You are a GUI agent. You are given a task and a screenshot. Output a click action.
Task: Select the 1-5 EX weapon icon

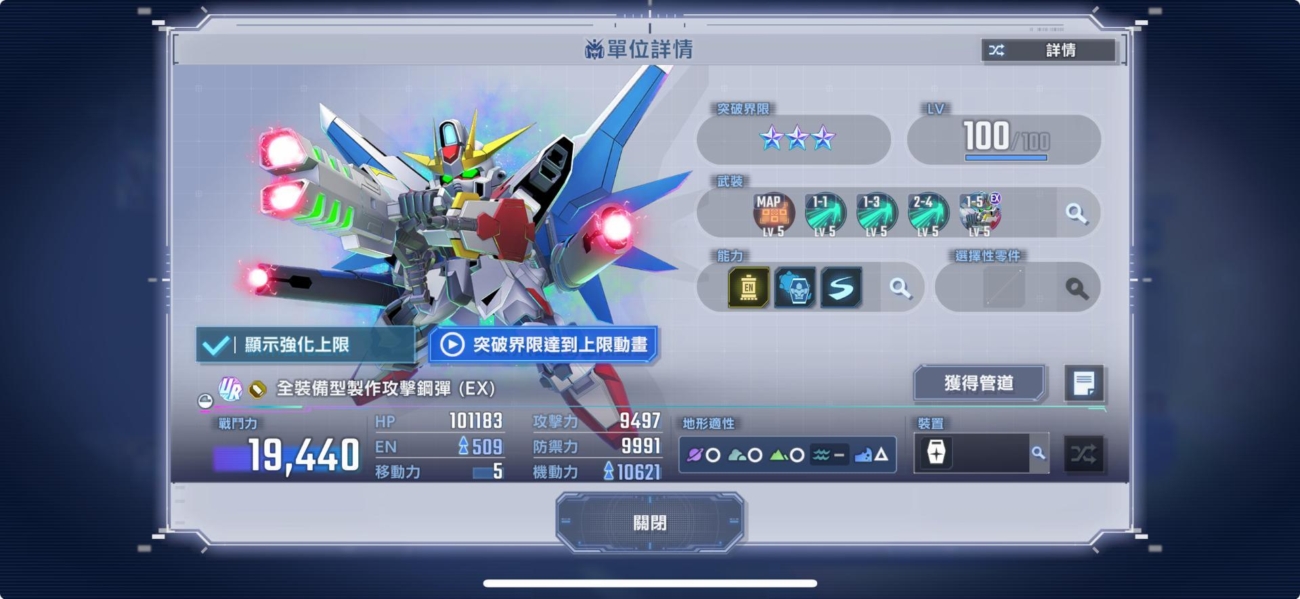[980, 213]
